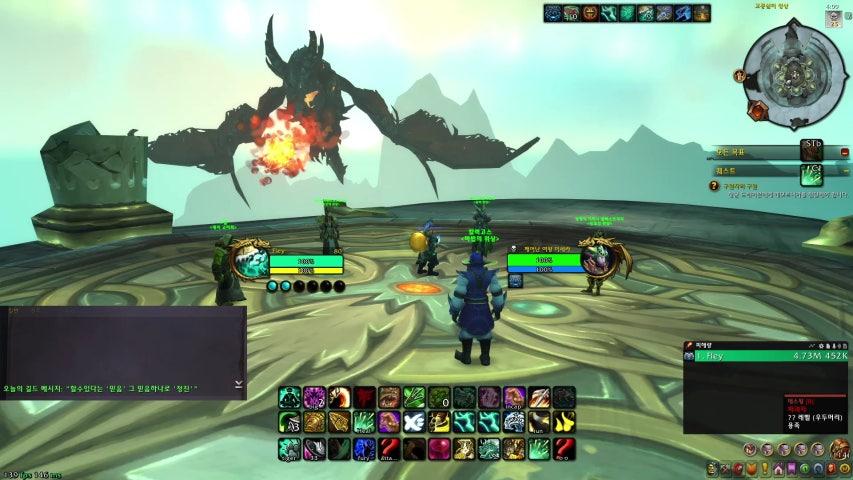
Task: Click the Fley player portrait frame
Action: [x=249, y=261]
